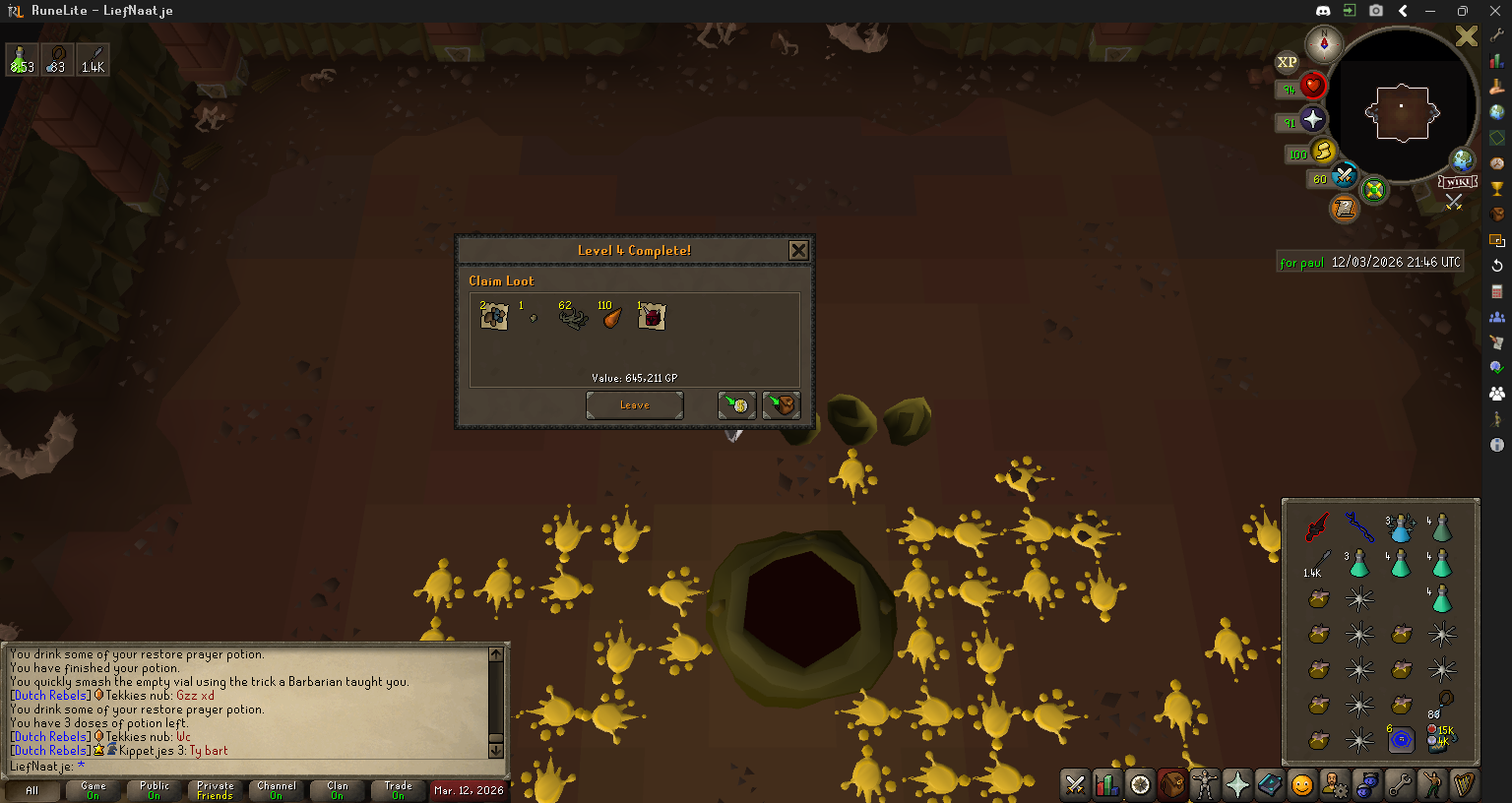Close the Level 4 Complete window
This screenshot has height=803, width=1512.
(x=798, y=251)
